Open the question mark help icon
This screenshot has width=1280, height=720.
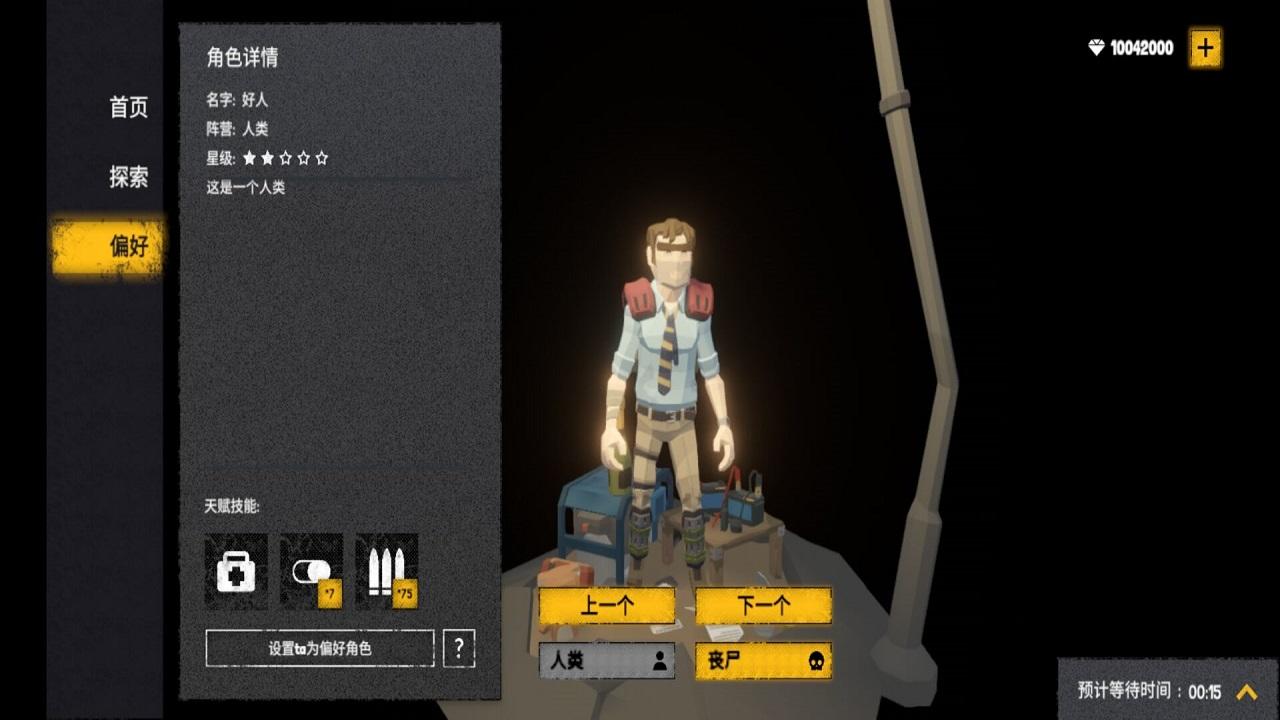coord(459,649)
